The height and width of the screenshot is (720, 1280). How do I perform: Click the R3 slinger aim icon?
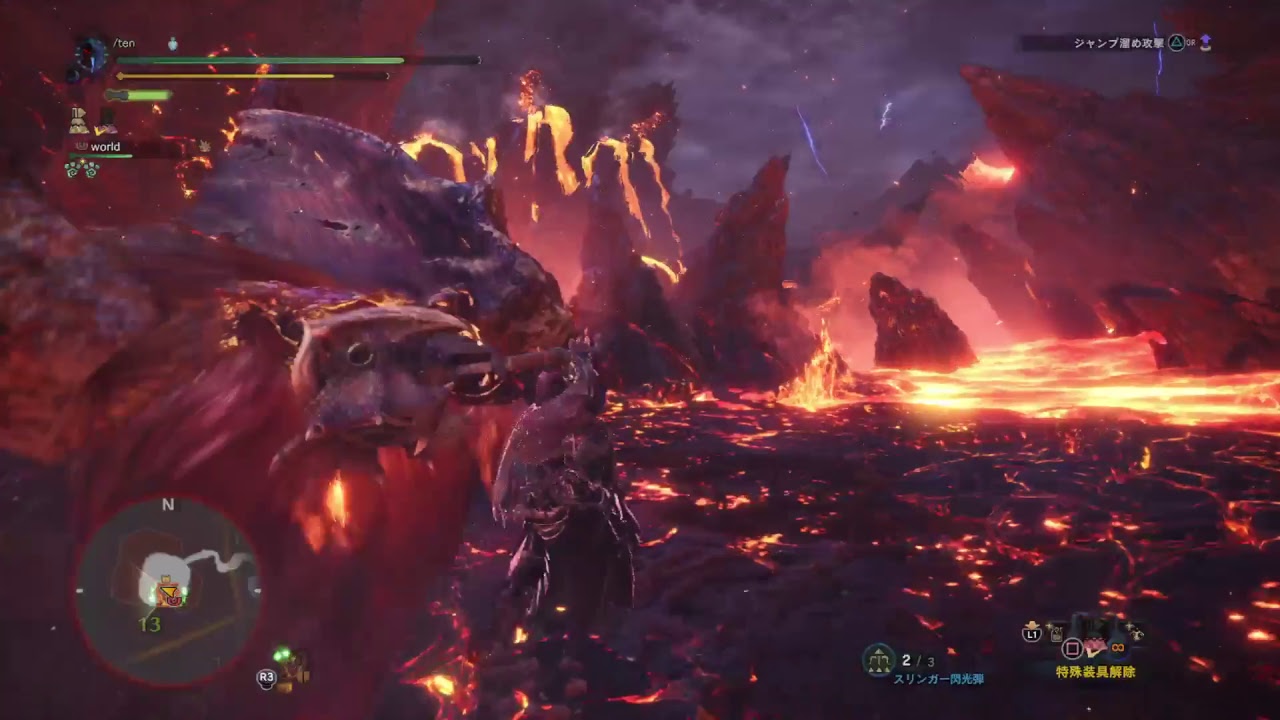click(265, 678)
